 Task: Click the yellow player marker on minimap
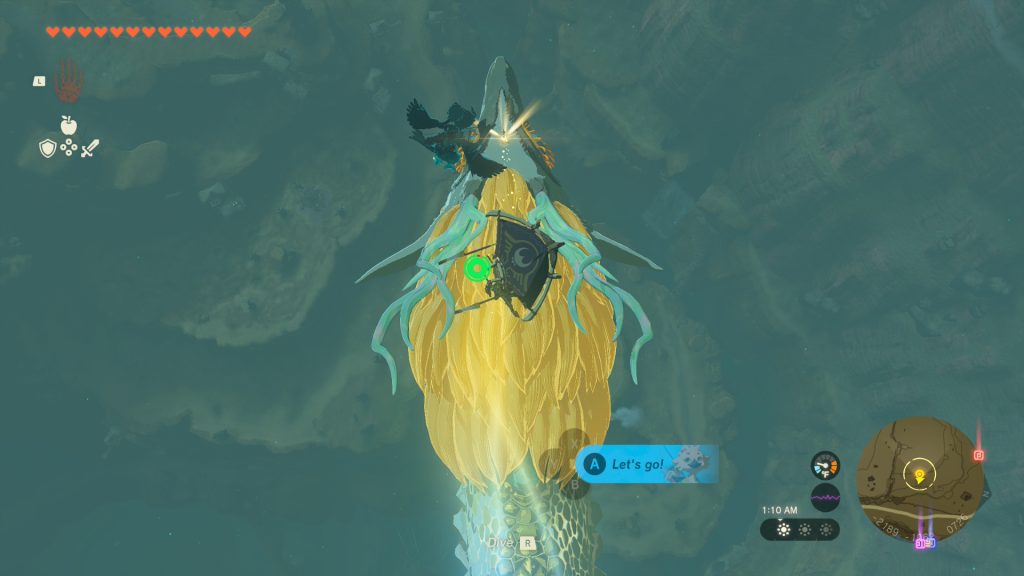point(917,475)
